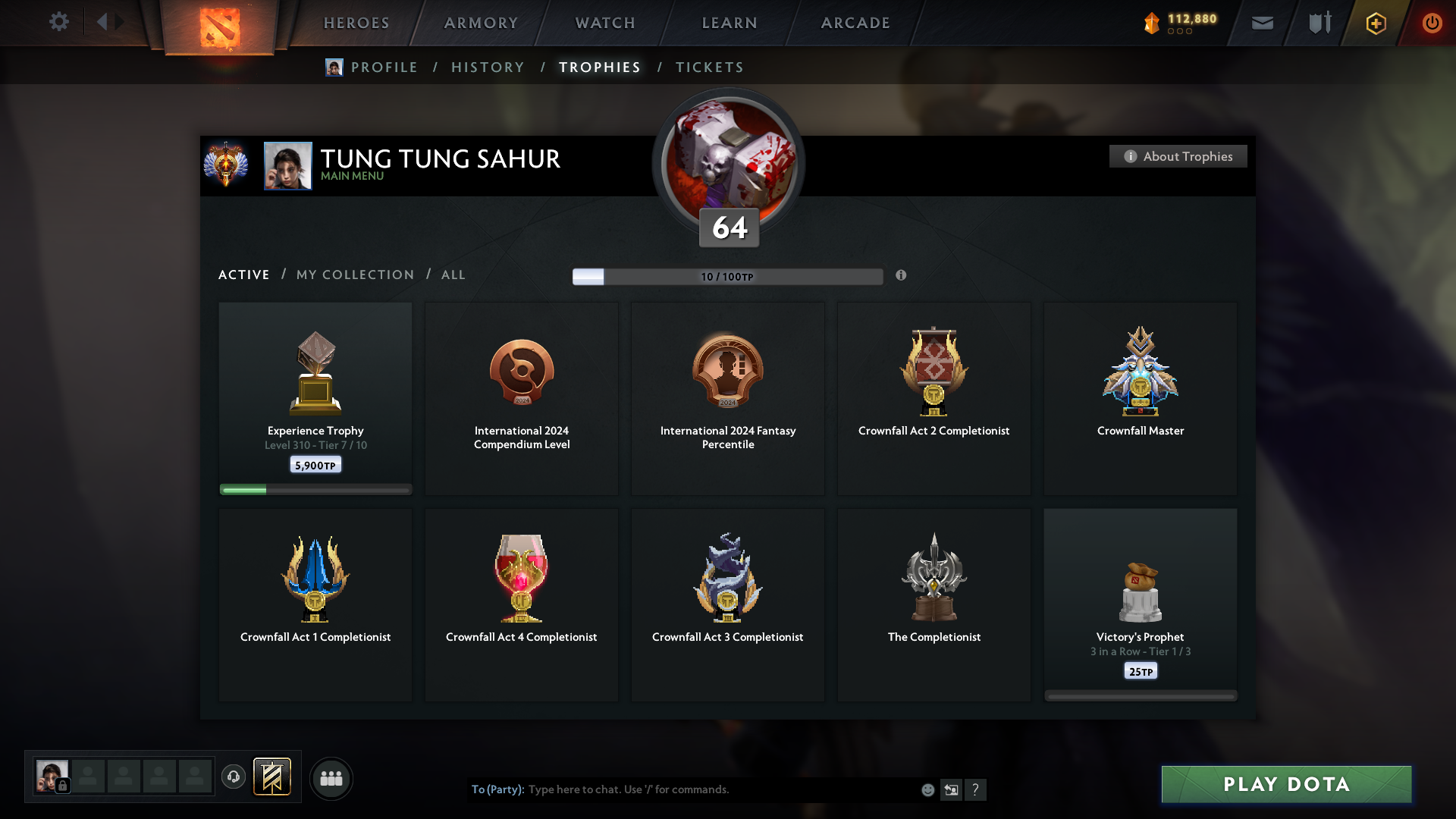The image size is (1456, 819).
Task: Click the chat wheel toggle icon
Action: coord(952,789)
